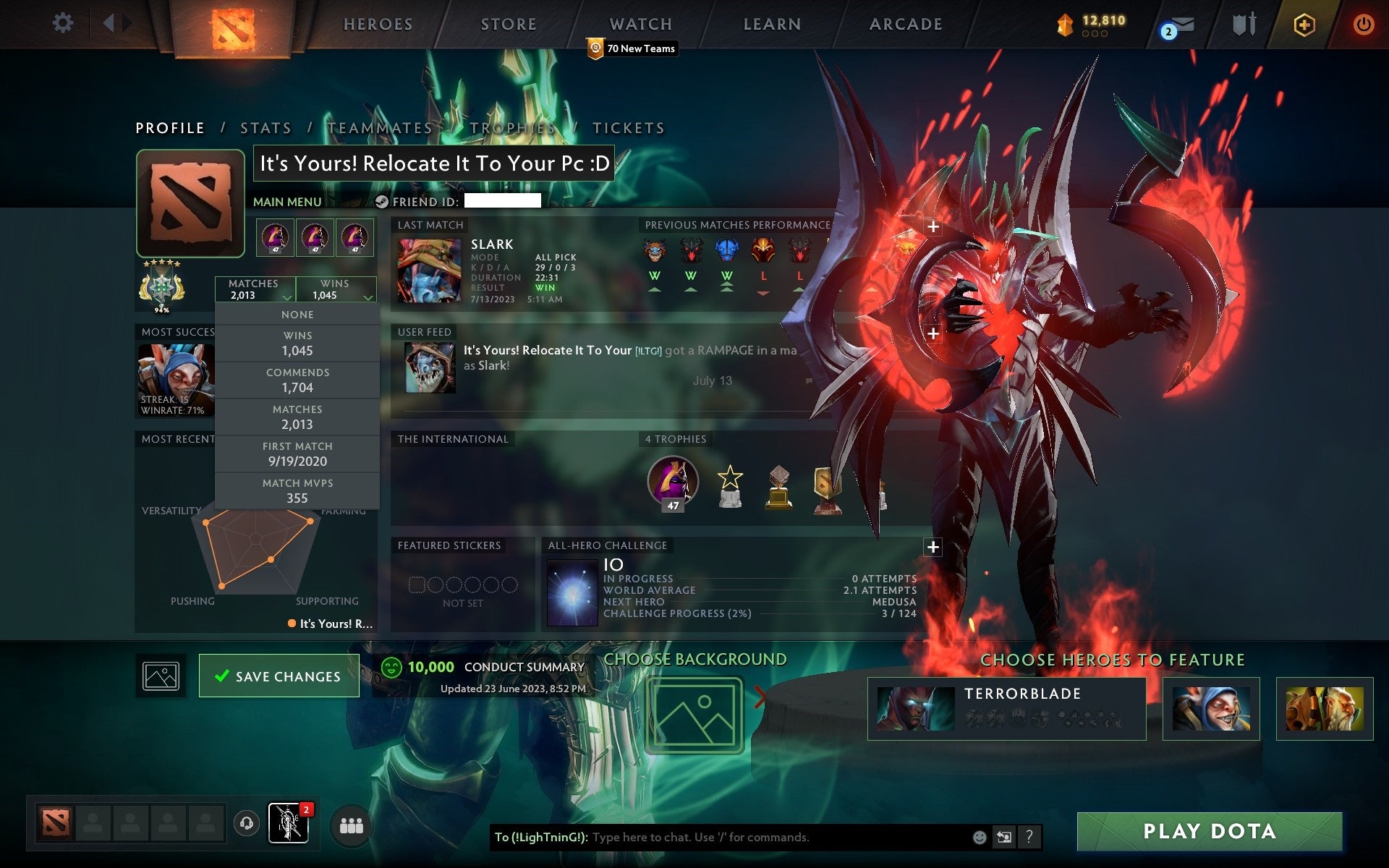The width and height of the screenshot is (1389, 868).
Task: Expand Previous Matches Performance with plus button
Action: (x=933, y=226)
